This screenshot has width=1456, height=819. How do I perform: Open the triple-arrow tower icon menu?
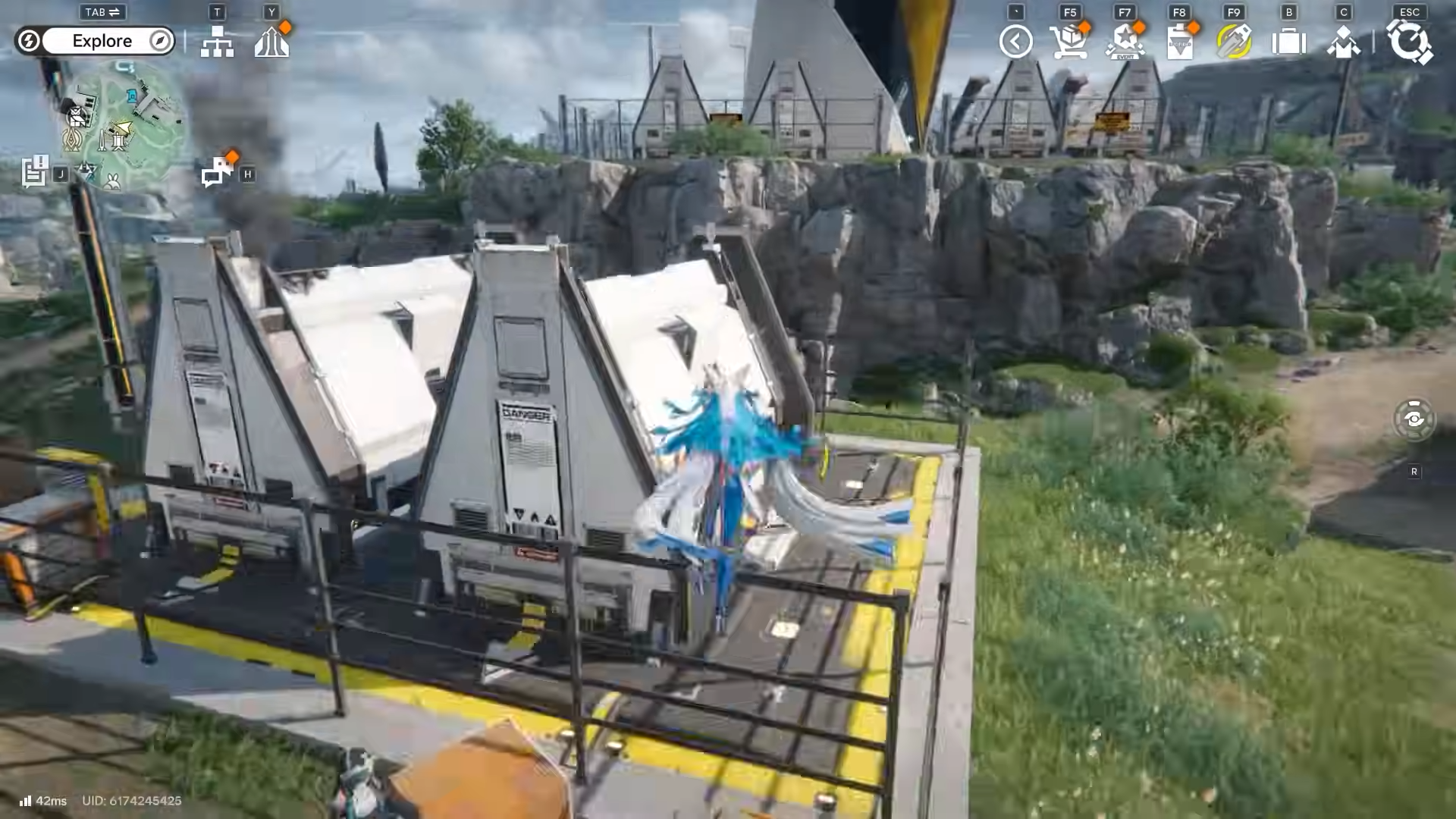click(x=271, y=42)
